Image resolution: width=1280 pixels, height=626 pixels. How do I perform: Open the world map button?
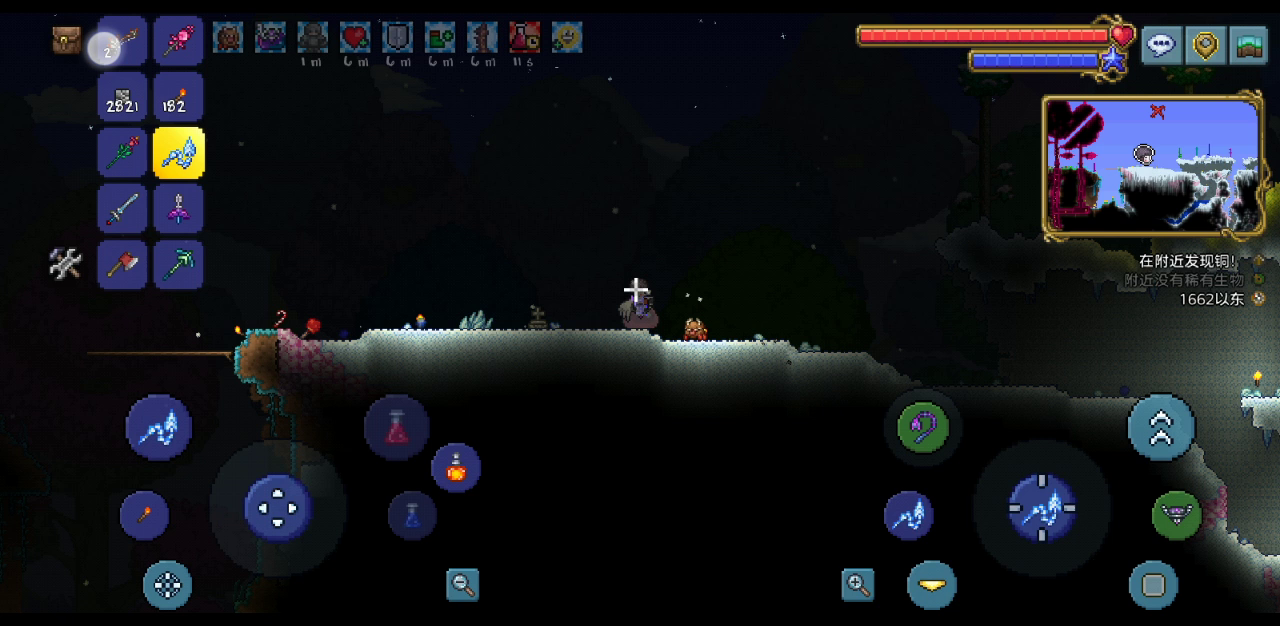pyautogui.click(x=1248, y=45)
